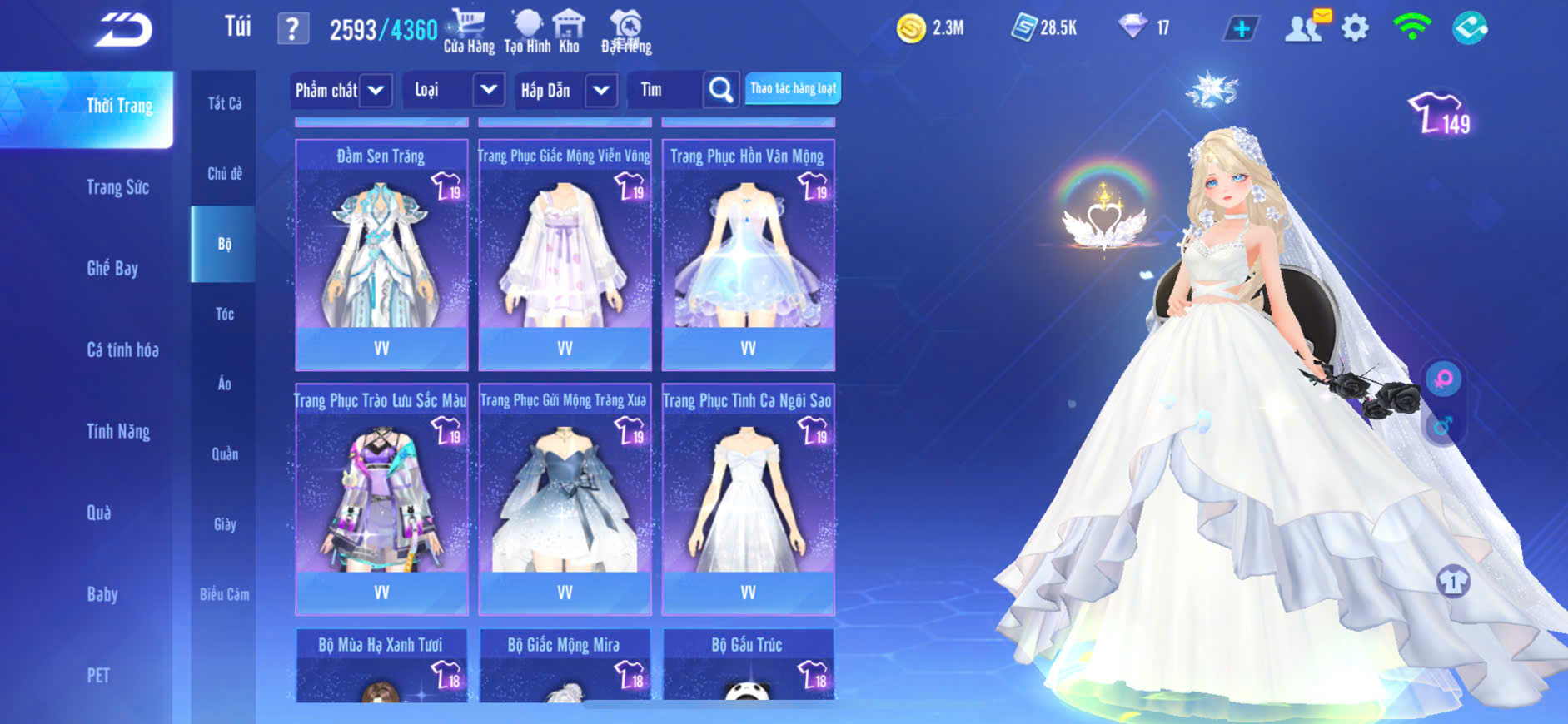The height and width of the screenshot is (724, 1568).
Task: Open the gear settings icon
Action: [x=1355, y=28]
